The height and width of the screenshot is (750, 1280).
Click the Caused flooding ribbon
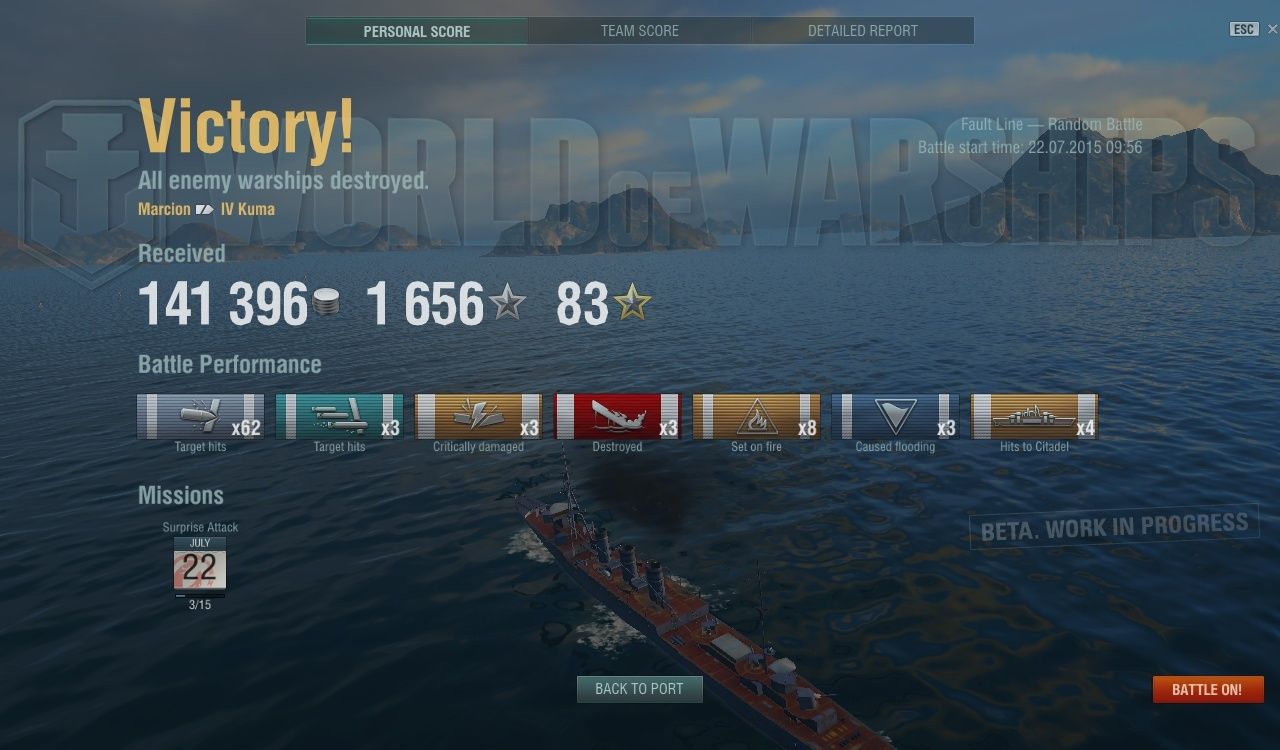[896, 416]
